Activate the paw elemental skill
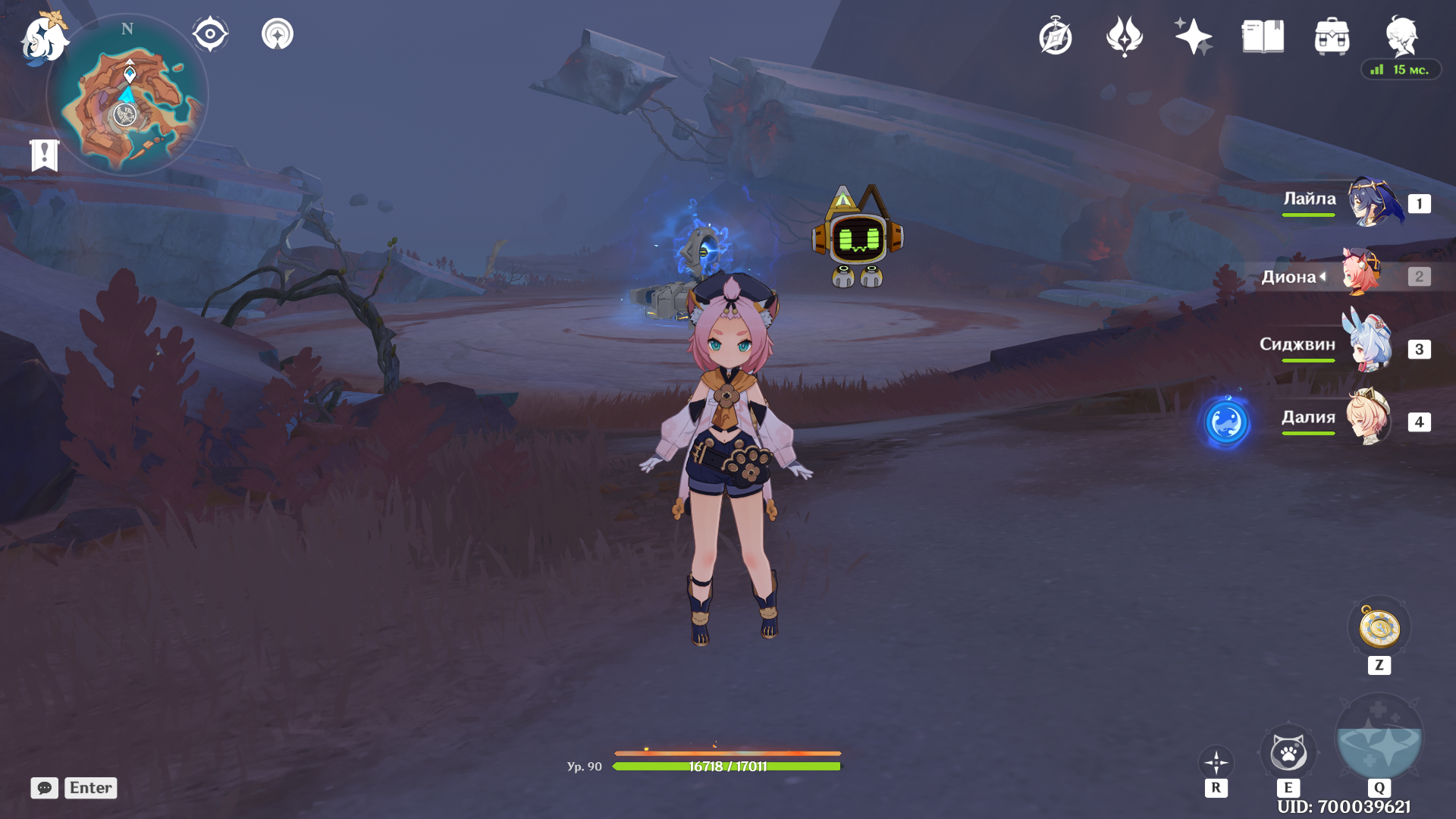This screenshot has height=819, width=1456. pyautogui.click(x=1288, y=754)
